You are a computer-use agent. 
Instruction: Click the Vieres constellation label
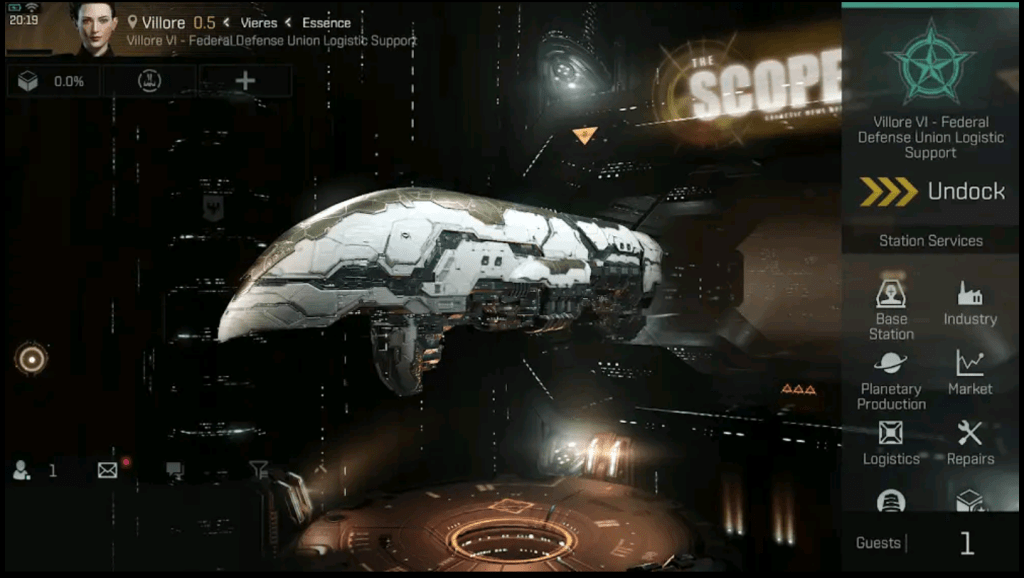258,22
